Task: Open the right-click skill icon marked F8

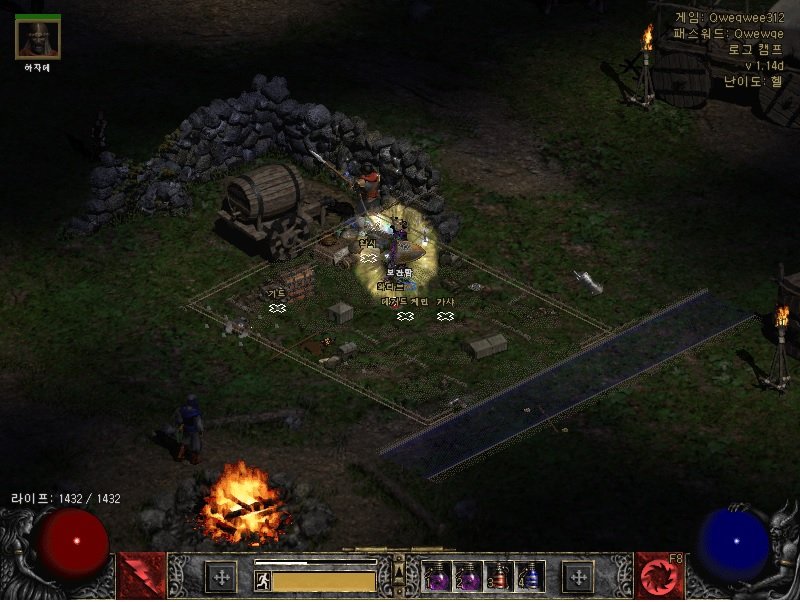Action: 659,576
